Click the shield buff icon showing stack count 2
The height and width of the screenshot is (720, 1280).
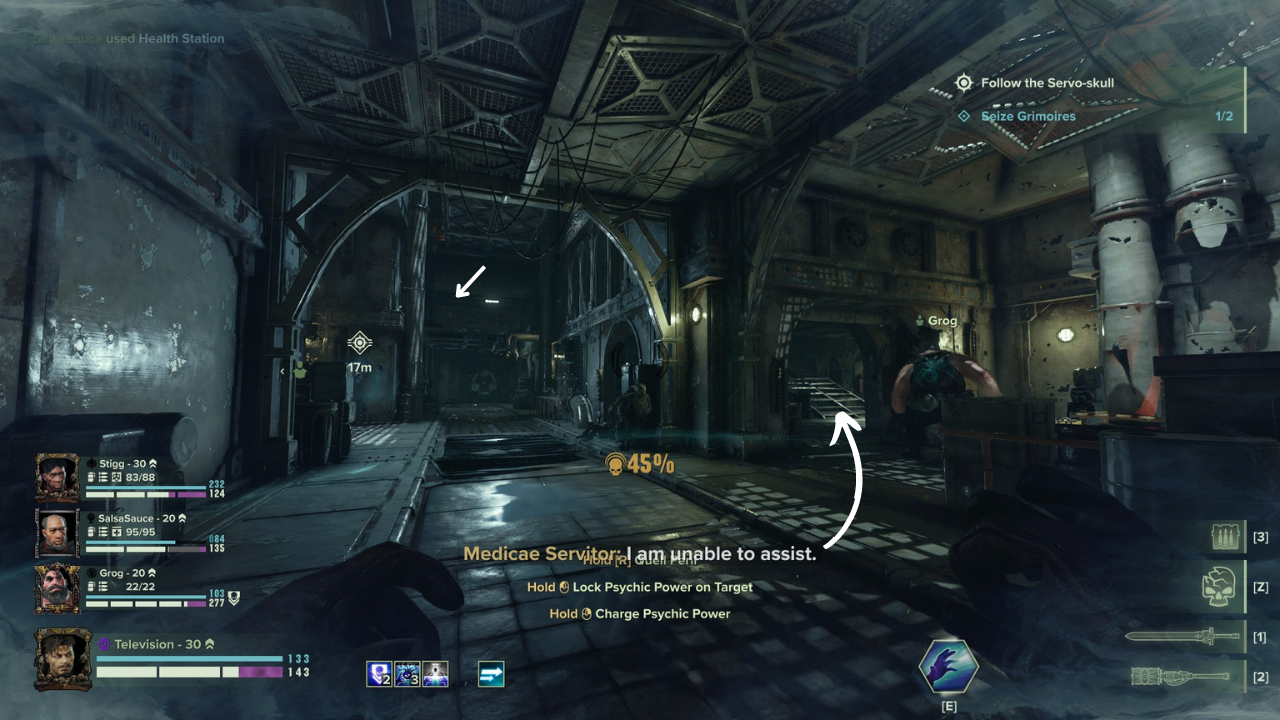379,674
